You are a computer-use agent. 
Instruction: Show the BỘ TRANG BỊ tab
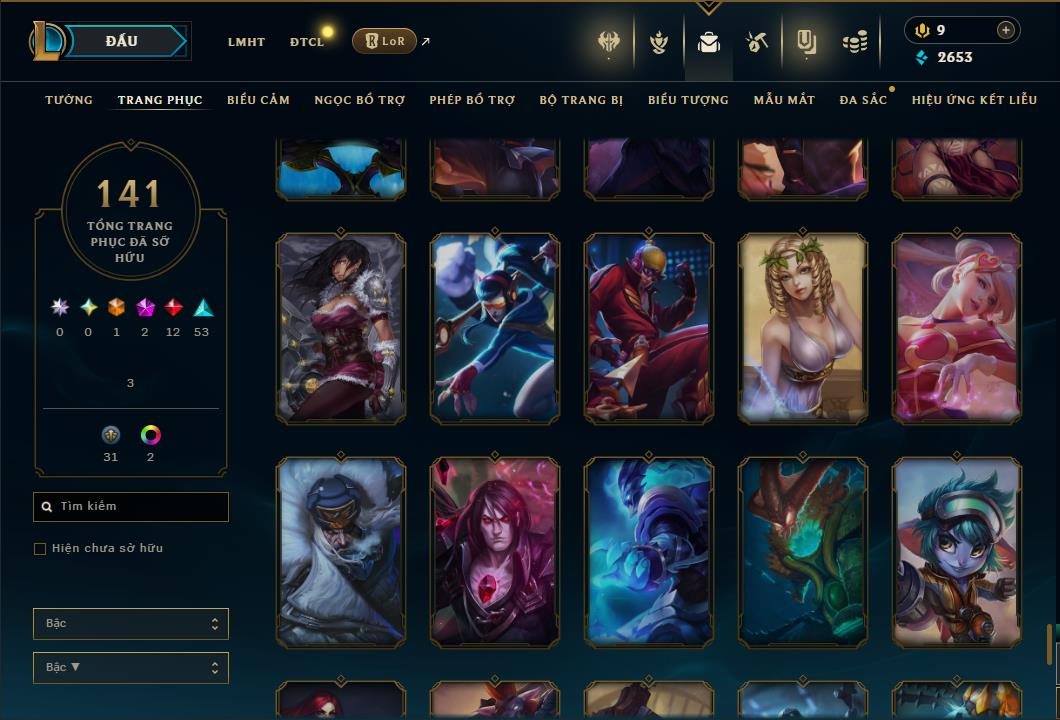tap(581, 100)
